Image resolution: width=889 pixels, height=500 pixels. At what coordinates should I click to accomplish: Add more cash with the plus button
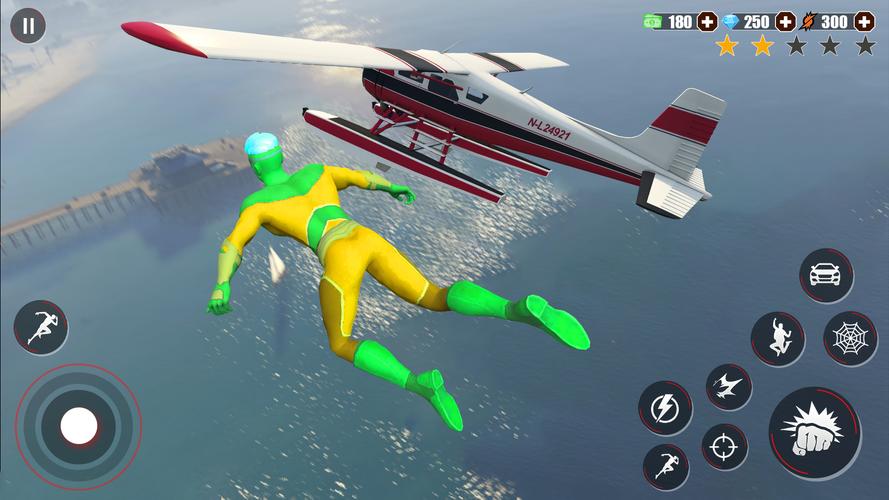[707, 21]
